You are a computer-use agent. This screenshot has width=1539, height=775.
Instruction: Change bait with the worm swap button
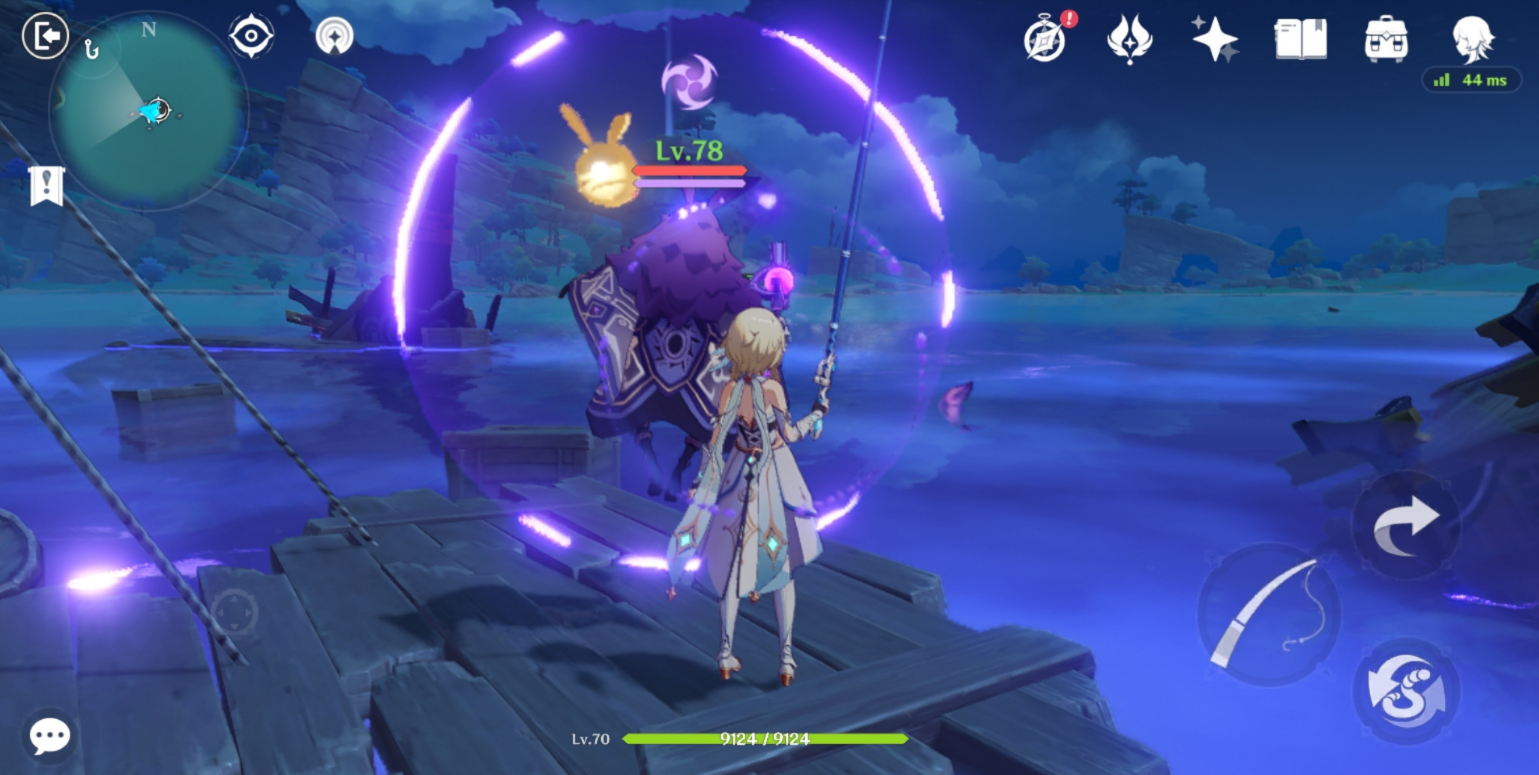coord(1406,691)
